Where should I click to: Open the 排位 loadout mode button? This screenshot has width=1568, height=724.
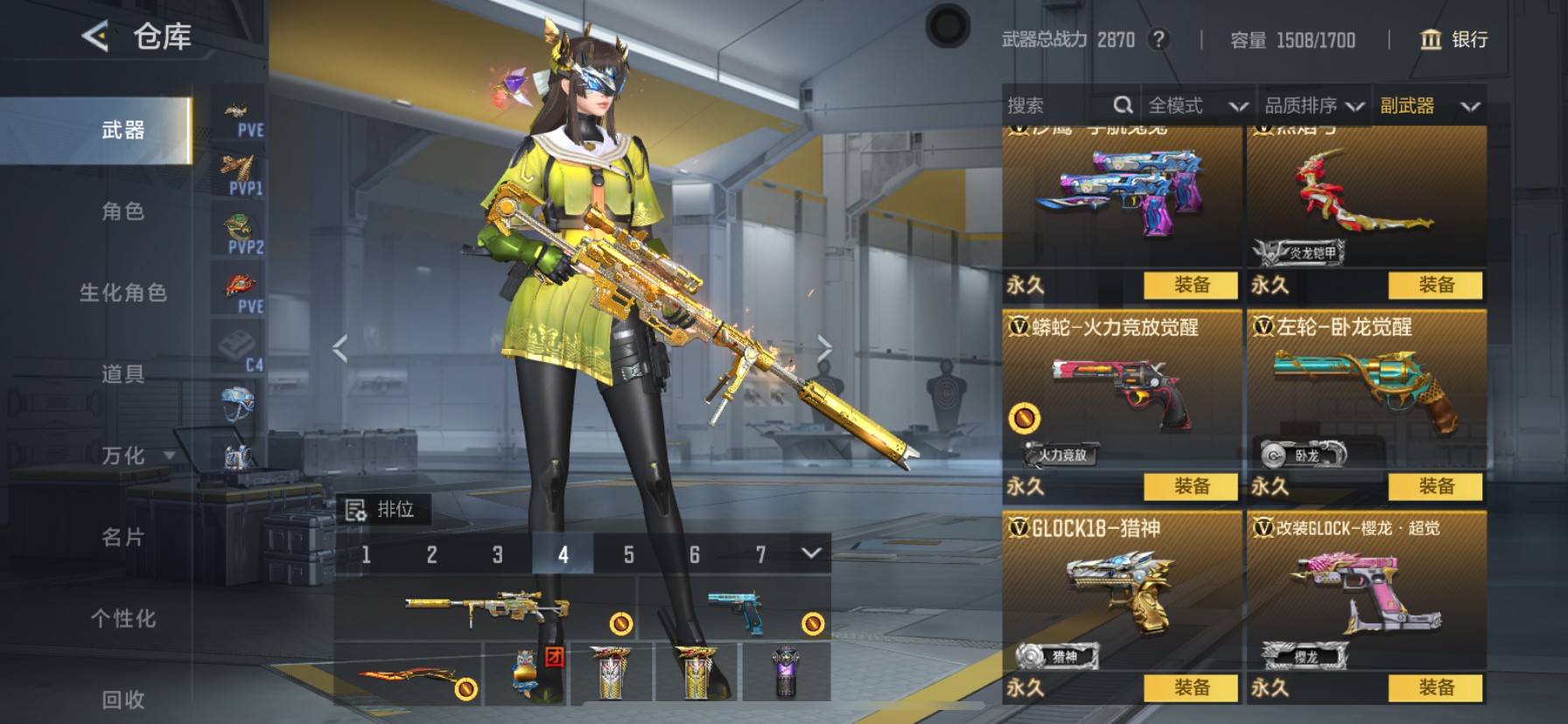click(382, 510)
